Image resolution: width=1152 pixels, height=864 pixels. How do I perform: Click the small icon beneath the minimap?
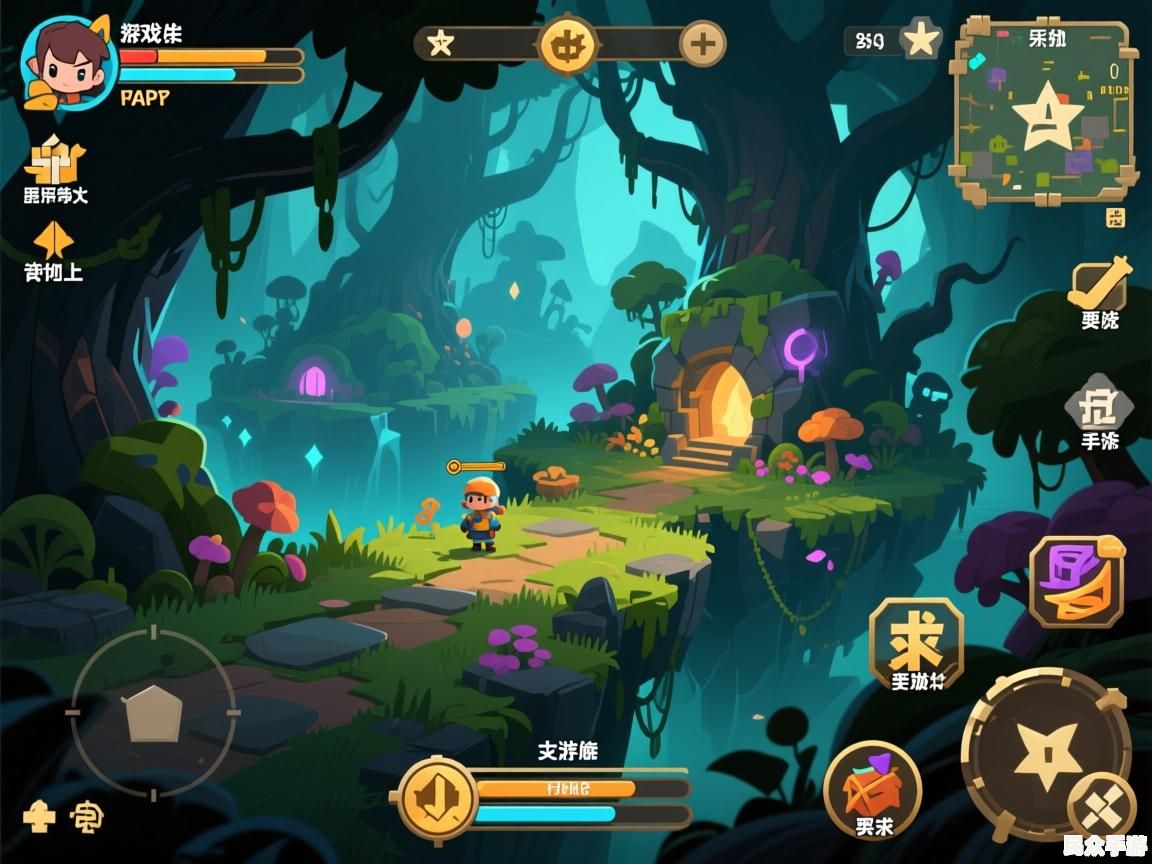[1116, 218]
